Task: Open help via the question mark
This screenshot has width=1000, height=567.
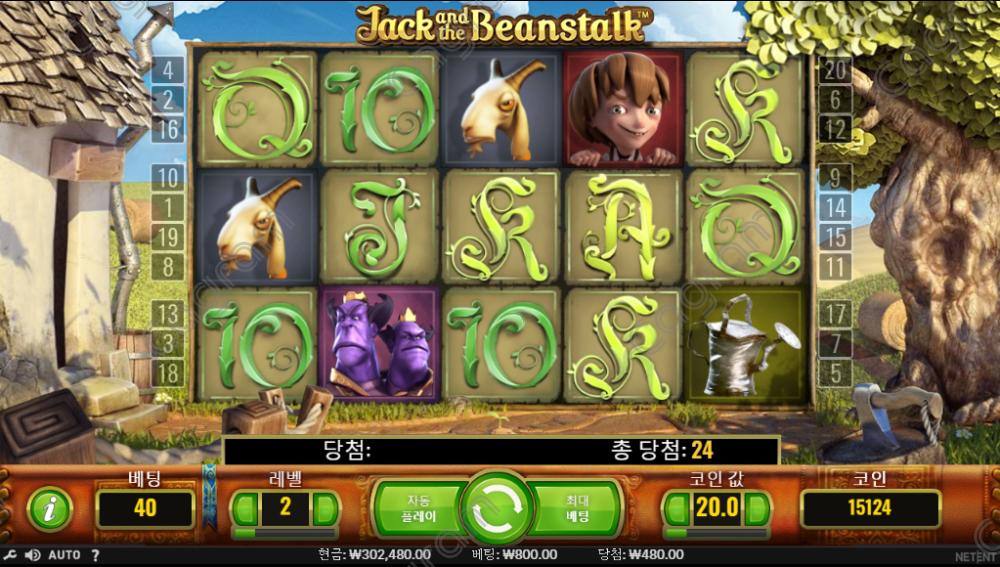Action: pos(96,555)
